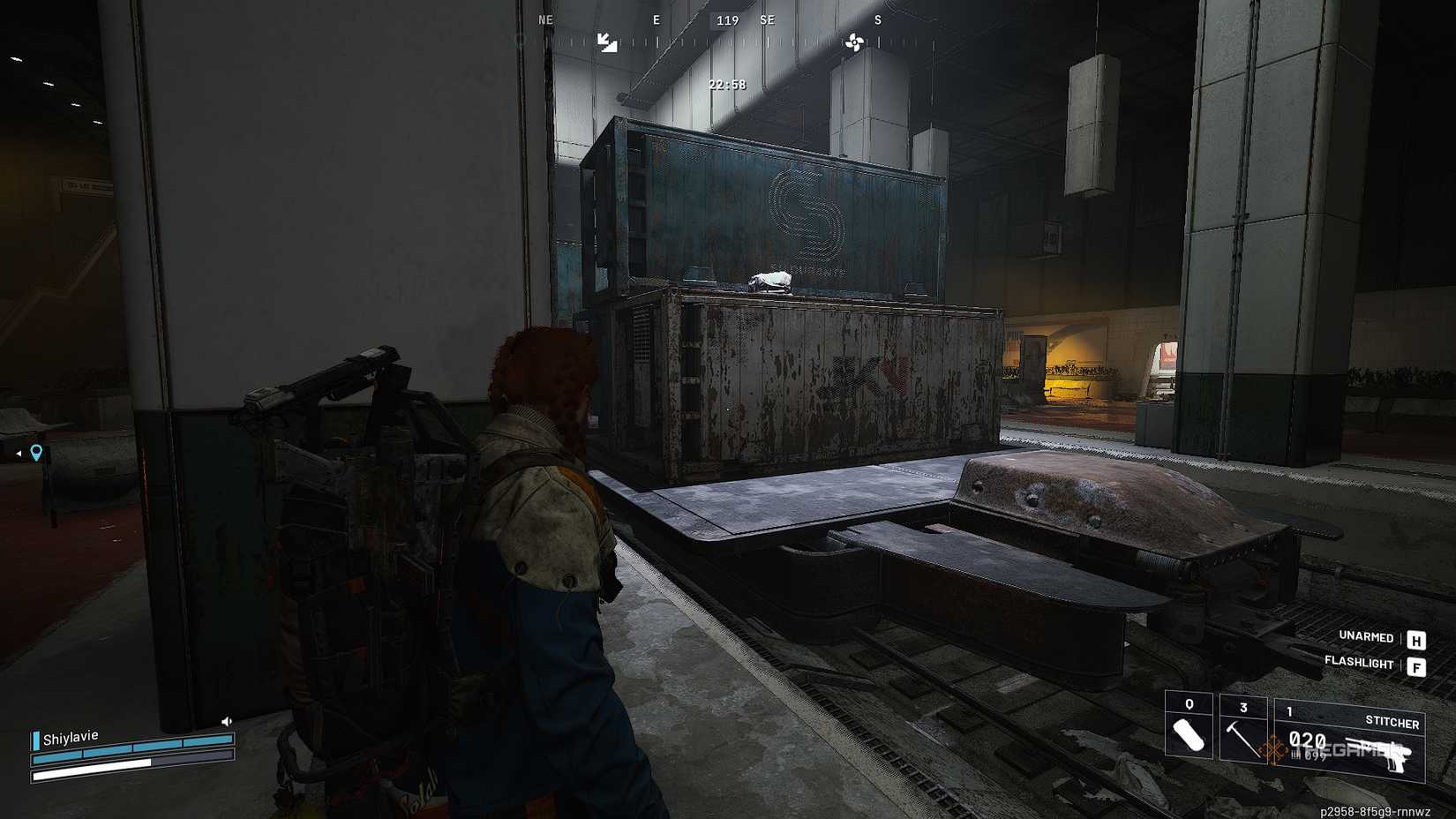This screenshot has height=819, width=1456.
Task: Mute audio with the speaker icon
Action: click(225, 721)
